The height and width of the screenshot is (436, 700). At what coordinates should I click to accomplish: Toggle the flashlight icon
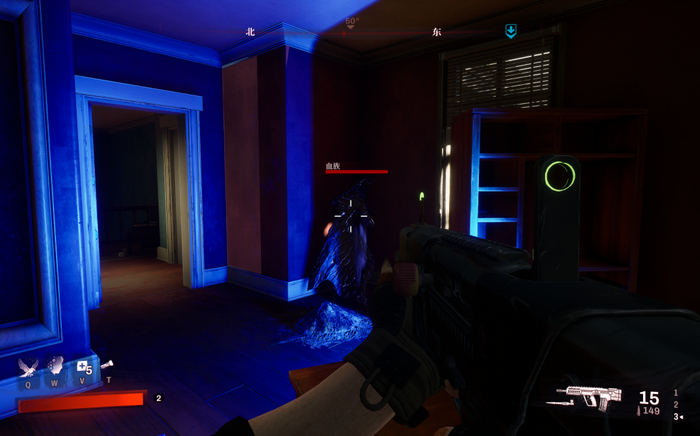coord(107,366)
